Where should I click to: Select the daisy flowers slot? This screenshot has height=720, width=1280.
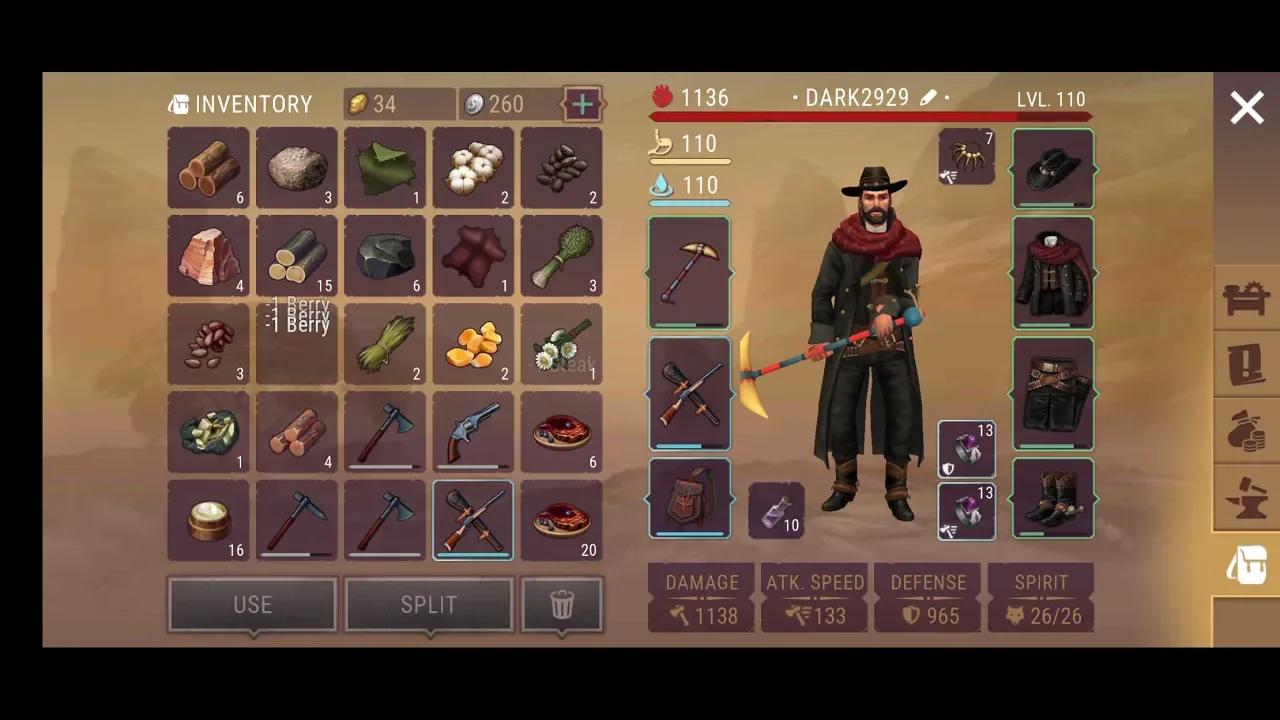(561, 344)
